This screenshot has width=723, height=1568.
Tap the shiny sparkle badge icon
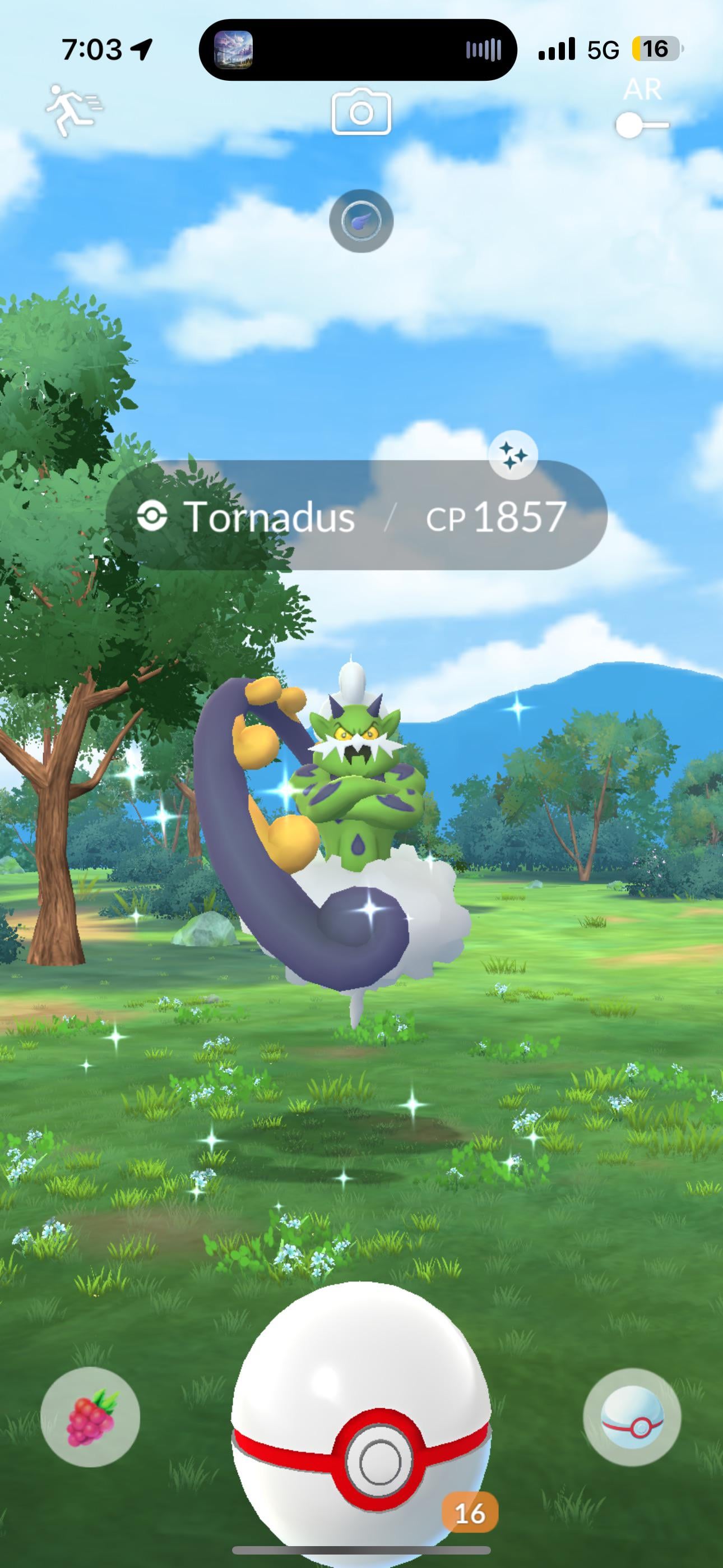coord(513,455)
